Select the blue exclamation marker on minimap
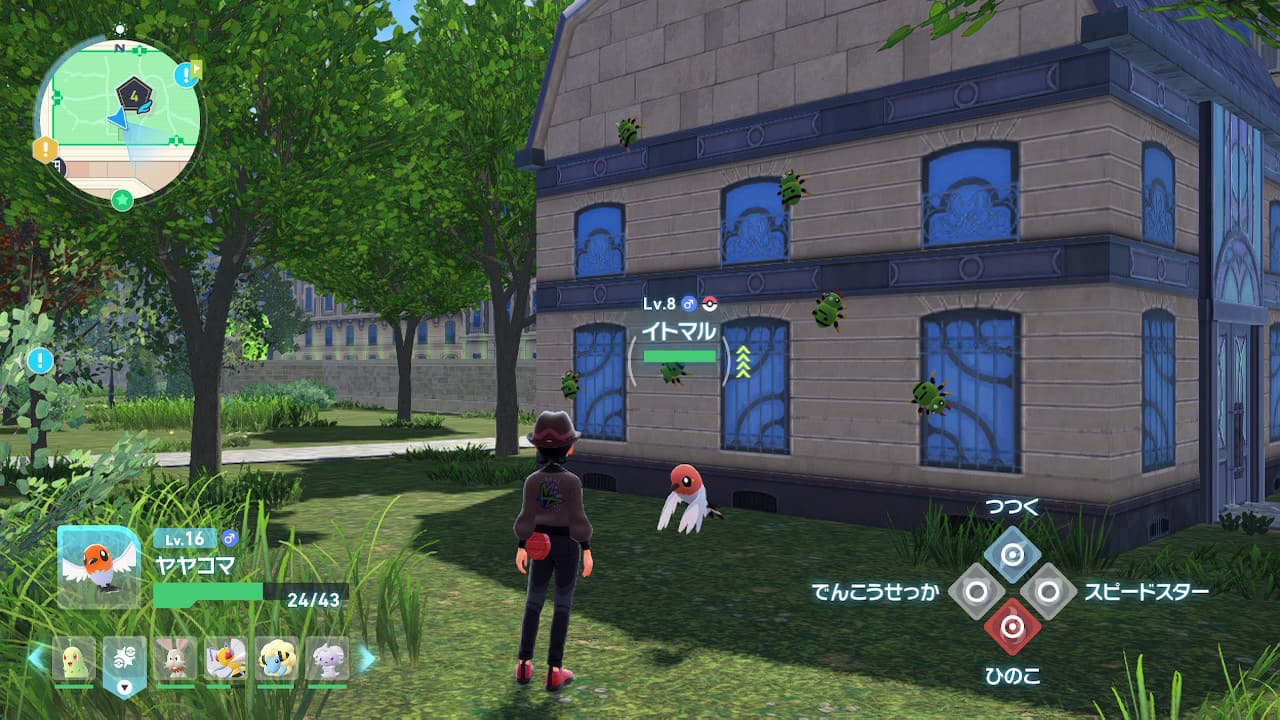 tap(185, 75)
